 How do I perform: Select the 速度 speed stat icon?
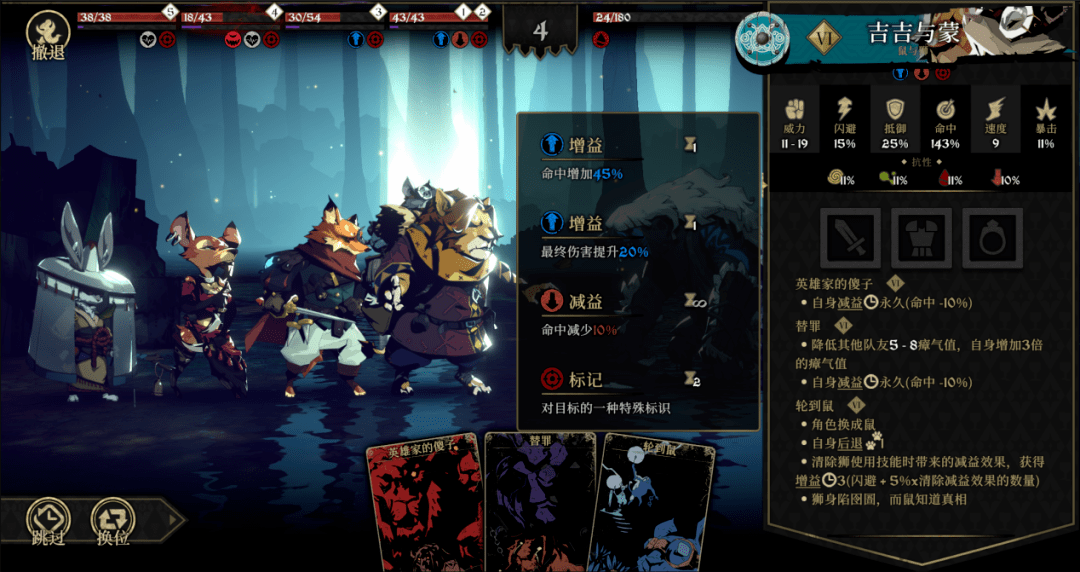click(995, 110)
